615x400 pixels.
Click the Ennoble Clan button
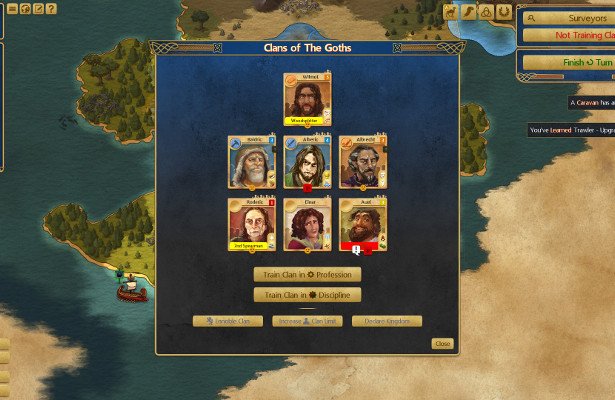click(x=228, y=321)
